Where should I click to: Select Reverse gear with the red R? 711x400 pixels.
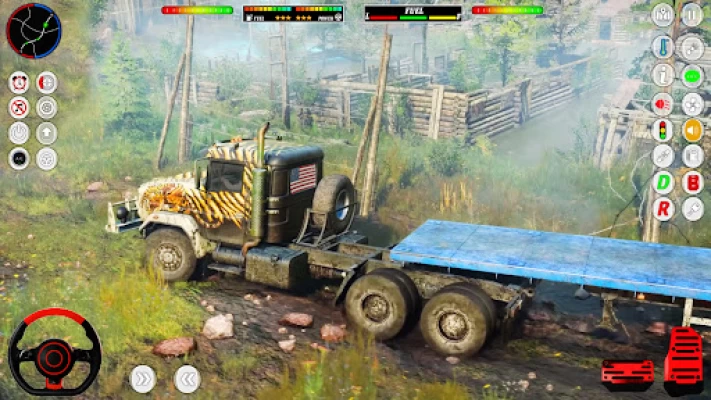coord(663,209)
